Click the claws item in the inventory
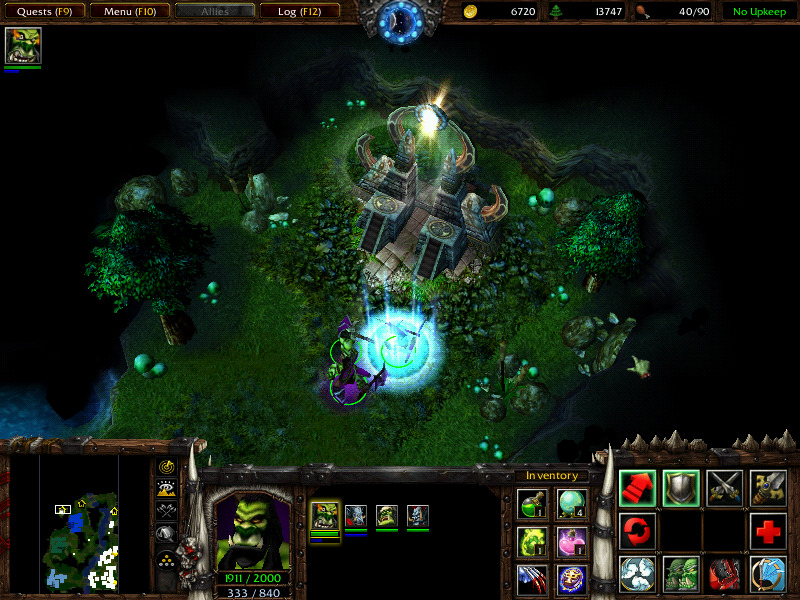Viewport: 800px width, 600px height. coord(531,579)
